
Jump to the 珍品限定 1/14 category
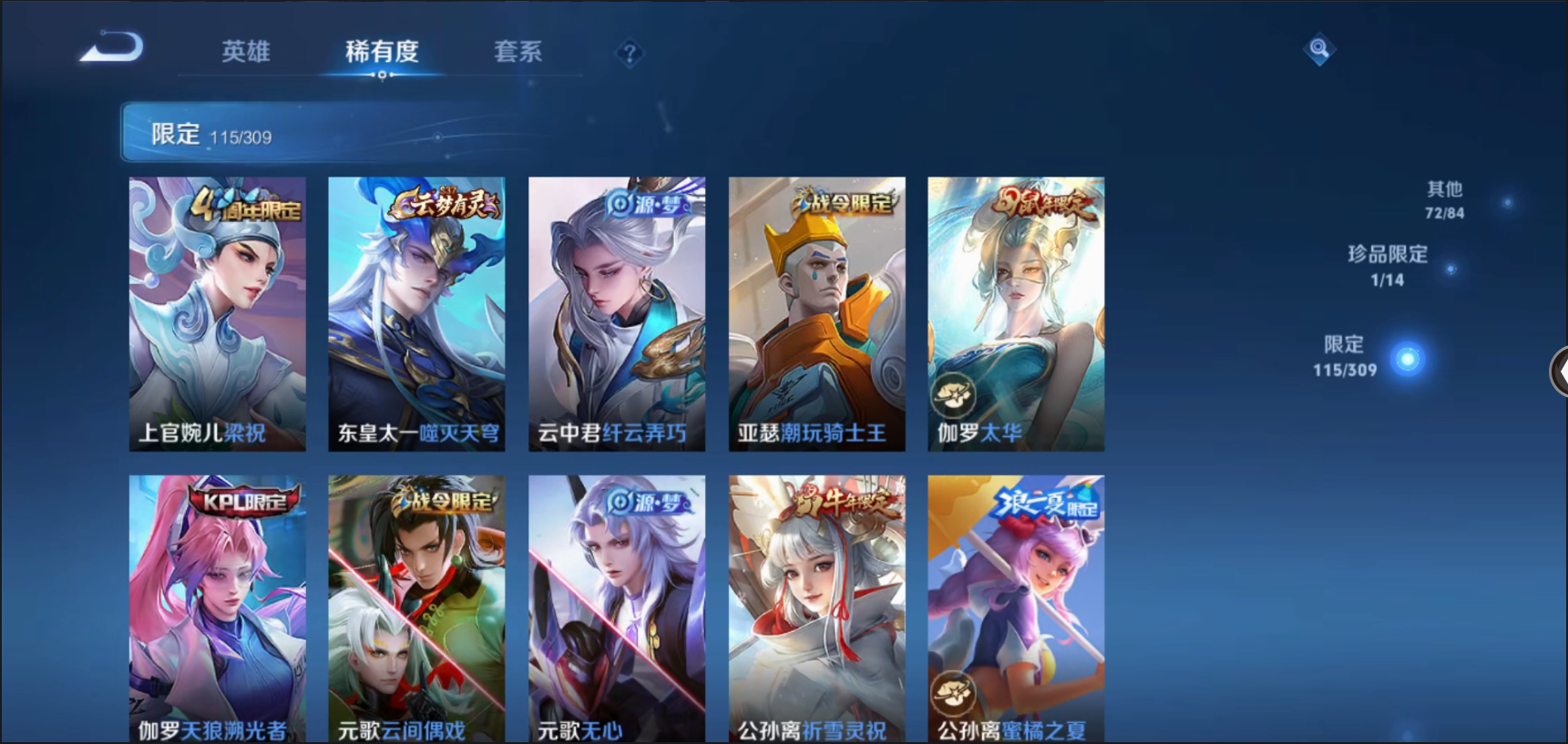(1388, 265)
